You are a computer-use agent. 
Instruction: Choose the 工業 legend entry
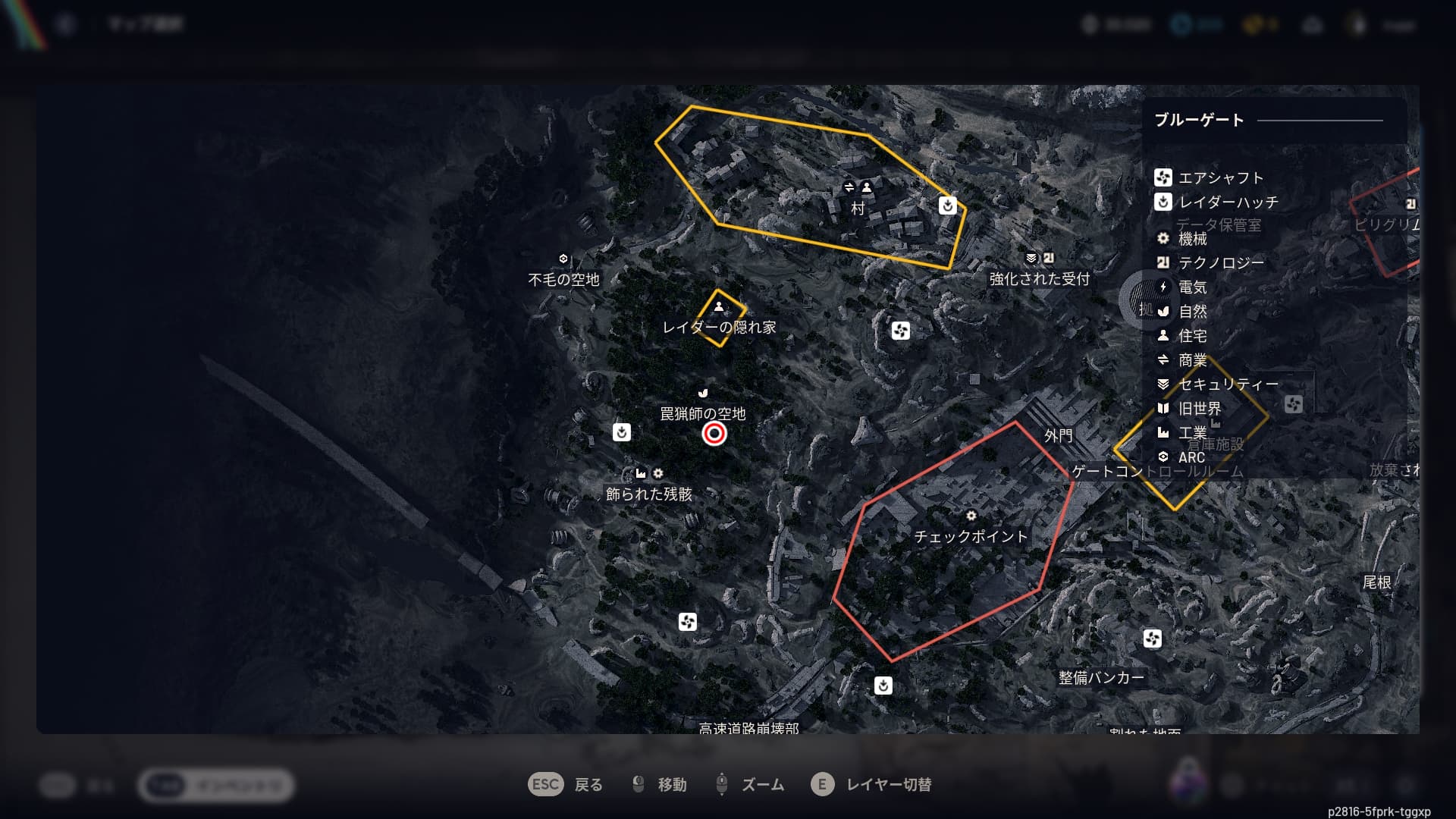pyautogui.click(x=1192, y=433)
